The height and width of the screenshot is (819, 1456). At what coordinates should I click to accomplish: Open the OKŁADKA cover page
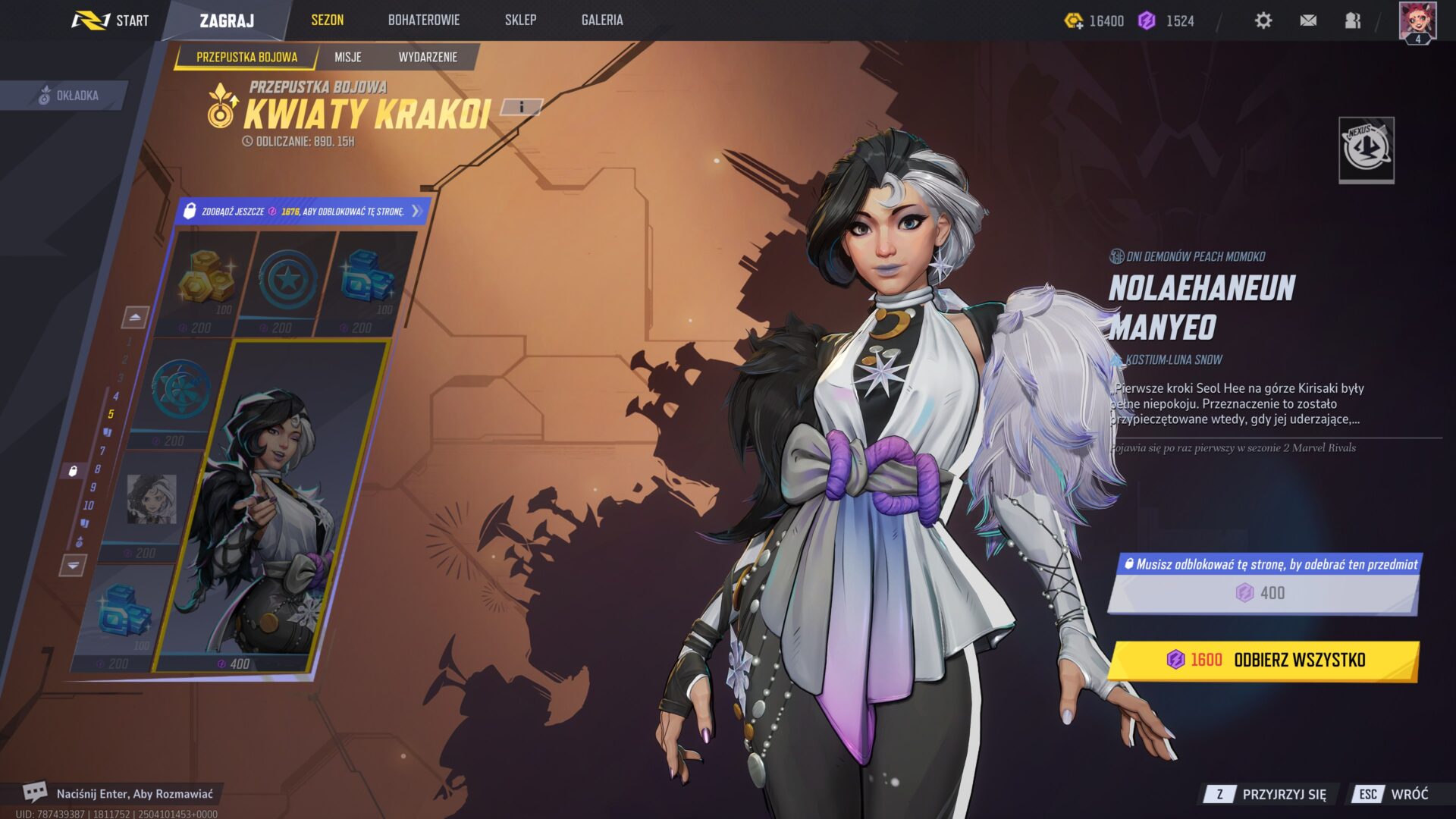pyautogui.click(x=68, y=96)
